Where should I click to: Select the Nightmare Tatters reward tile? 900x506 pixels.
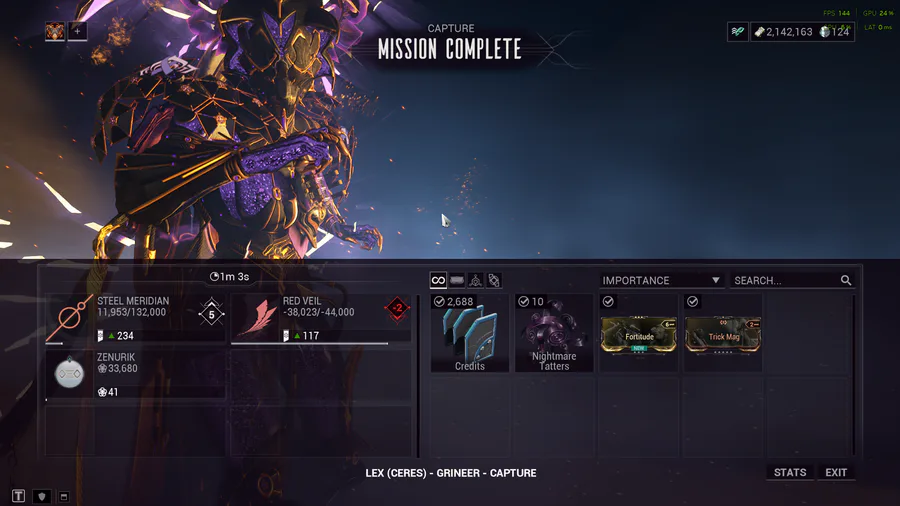[554, 334]
